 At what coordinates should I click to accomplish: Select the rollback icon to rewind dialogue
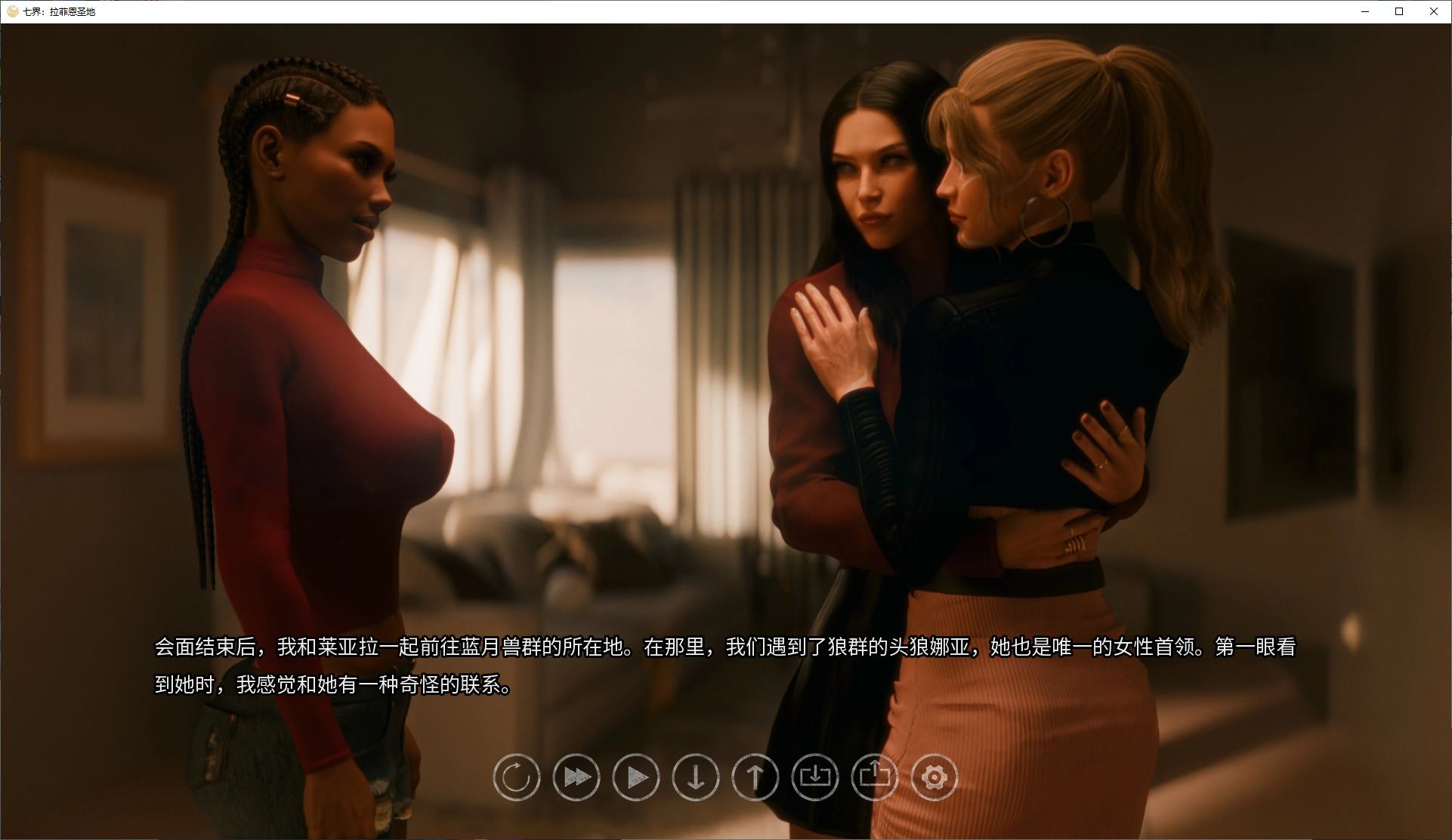516,777
